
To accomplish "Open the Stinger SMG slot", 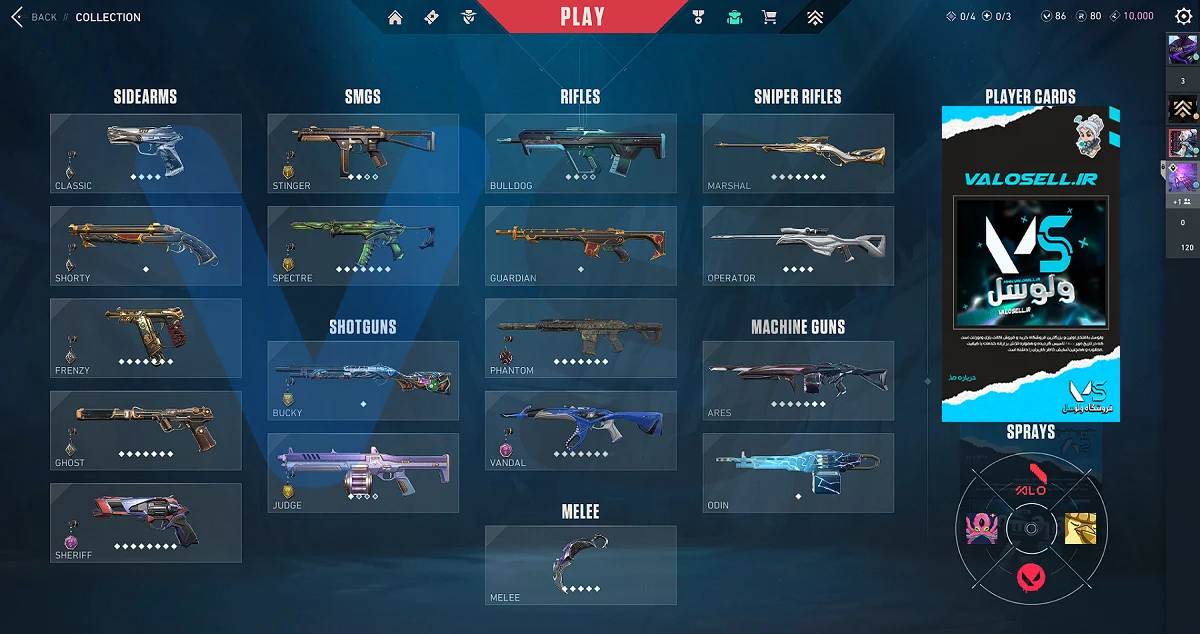I will coord(363,153).
